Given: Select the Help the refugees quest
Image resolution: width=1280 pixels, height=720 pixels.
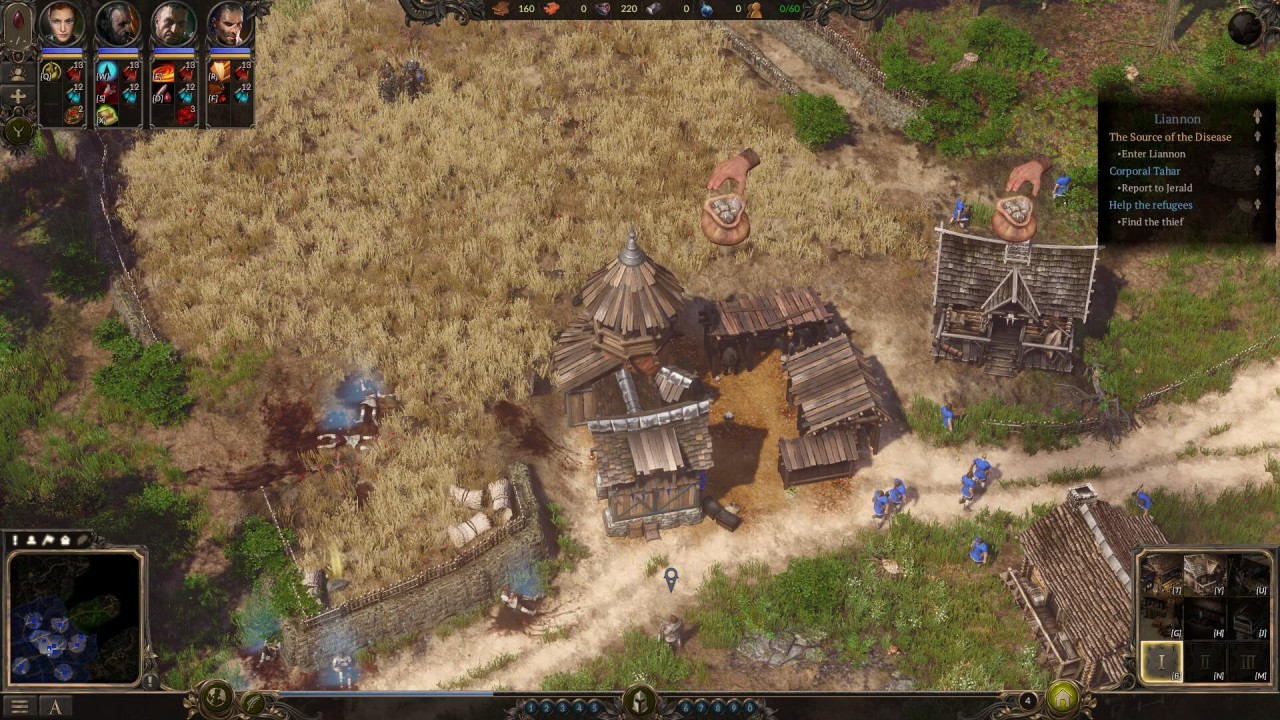Looking at the screenshot, I should click(x=1150, y=205).
